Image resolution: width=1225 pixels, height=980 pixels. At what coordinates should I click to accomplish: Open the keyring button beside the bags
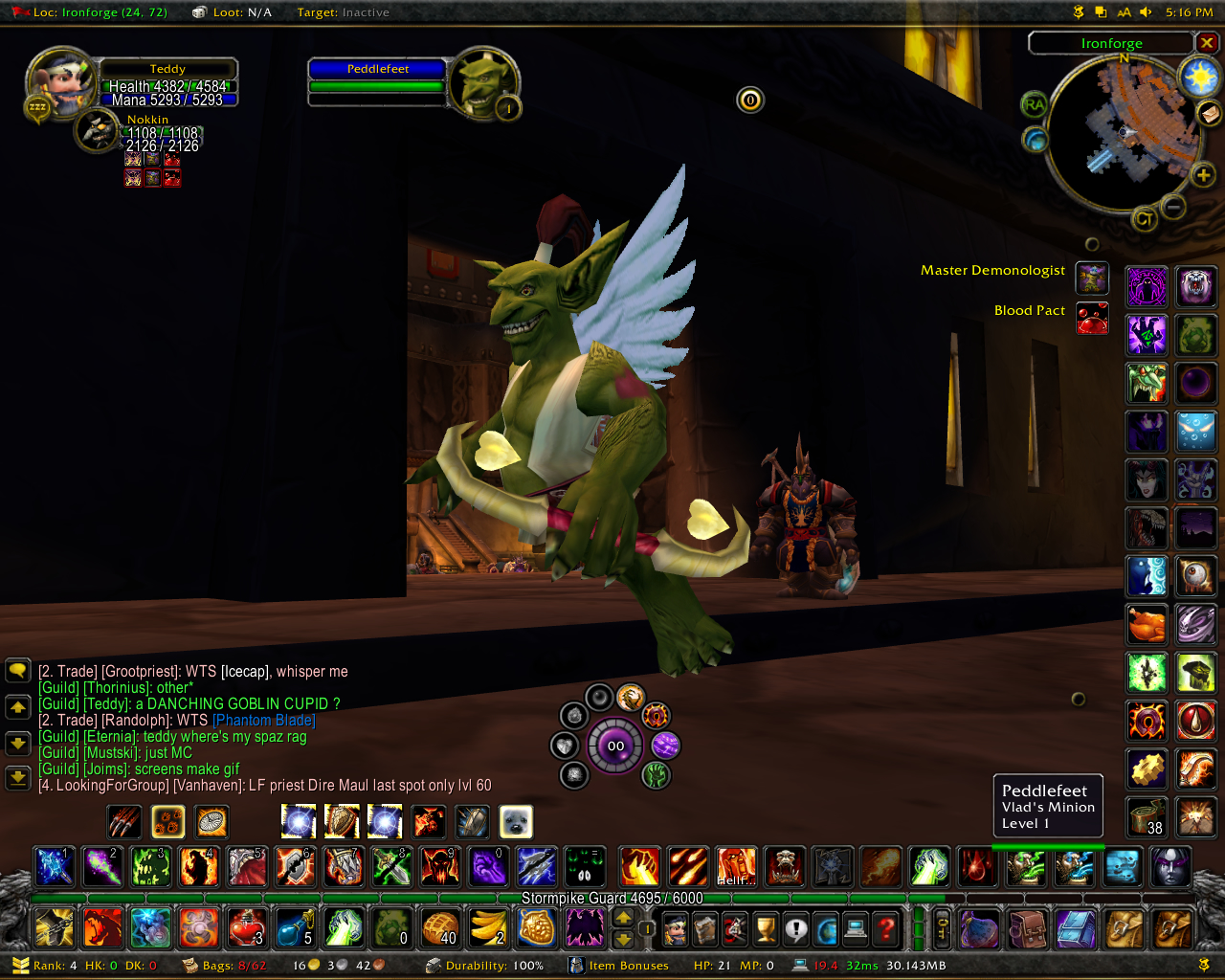click(943, 927)
